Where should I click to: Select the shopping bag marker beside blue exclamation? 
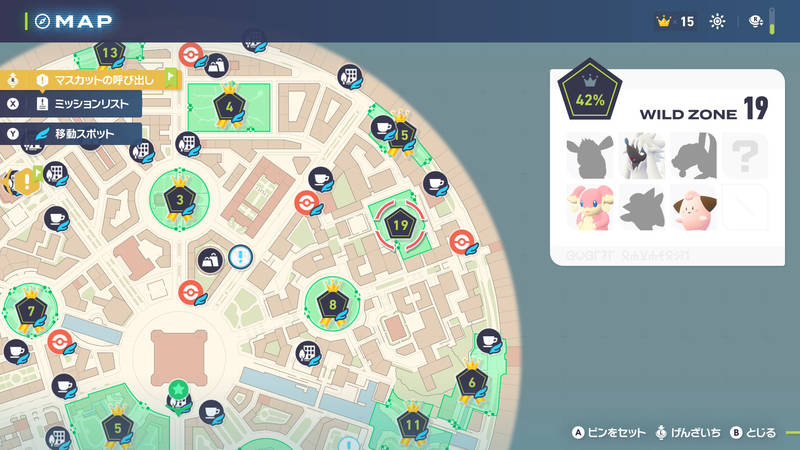[x=211, y=260]
